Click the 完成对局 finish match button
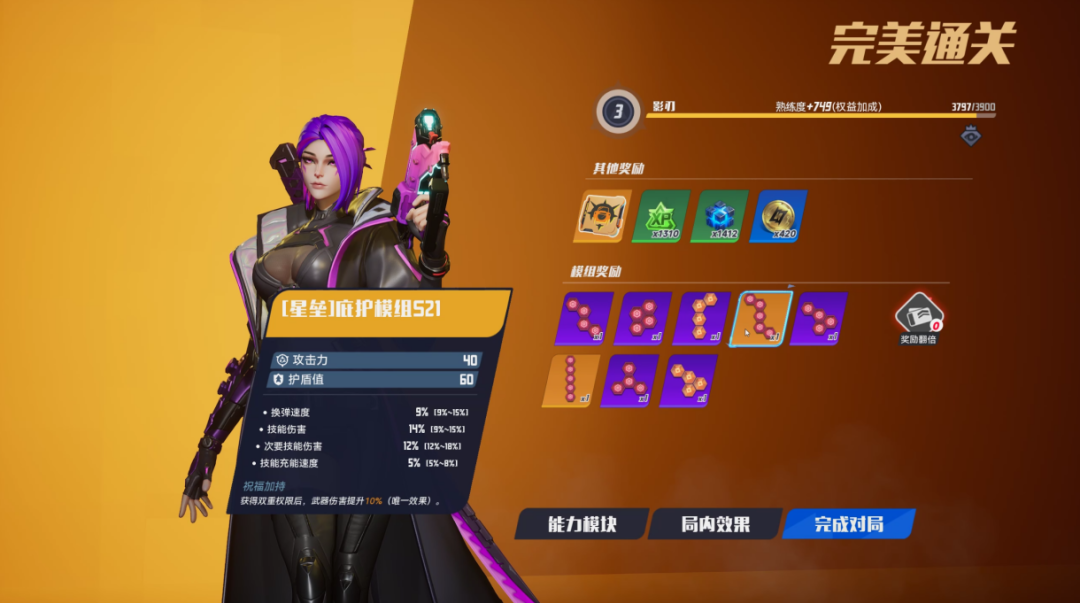Viewport: 1080px width, 603px height. (848, 524)
